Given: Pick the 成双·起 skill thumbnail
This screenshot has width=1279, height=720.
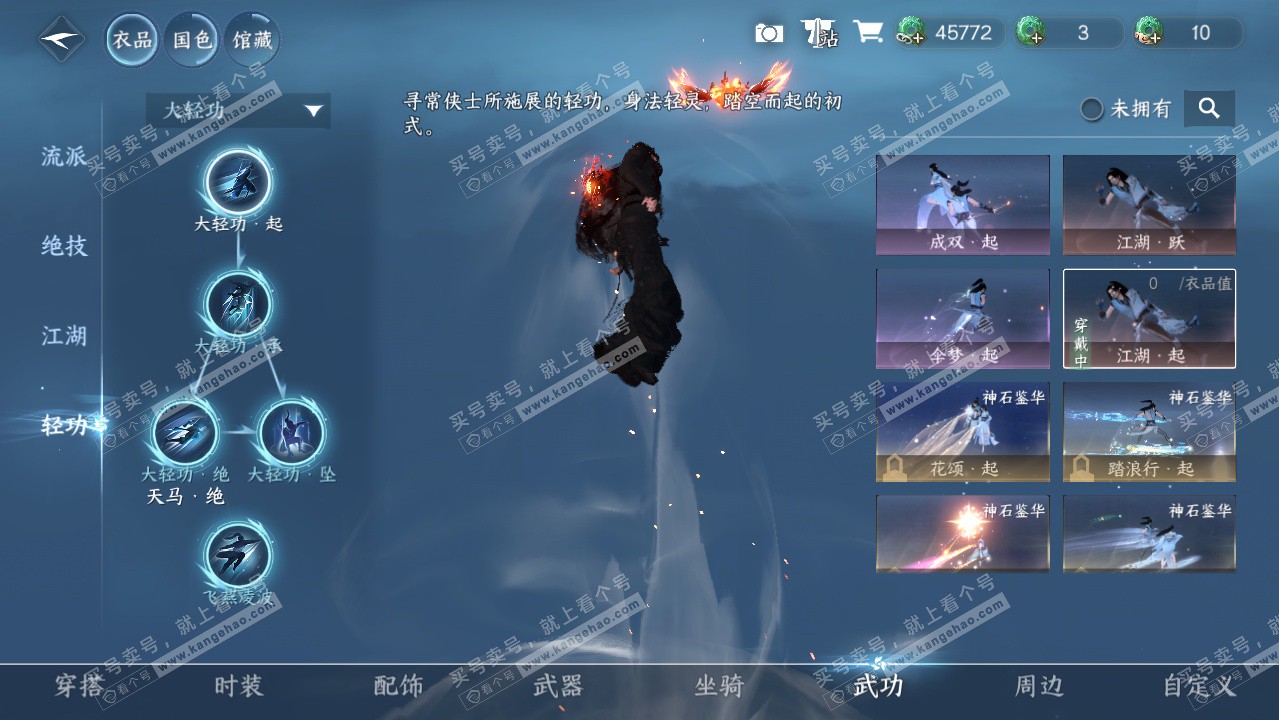Looking at the screenshot, I should pyautogui.click(x=963, y=205).
